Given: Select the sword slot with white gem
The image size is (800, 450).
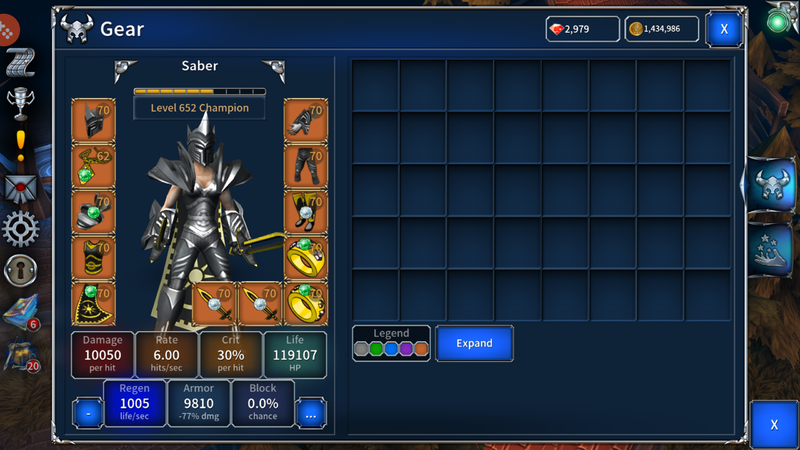Looking at the screenshot, I should click(x=261, y=304).
